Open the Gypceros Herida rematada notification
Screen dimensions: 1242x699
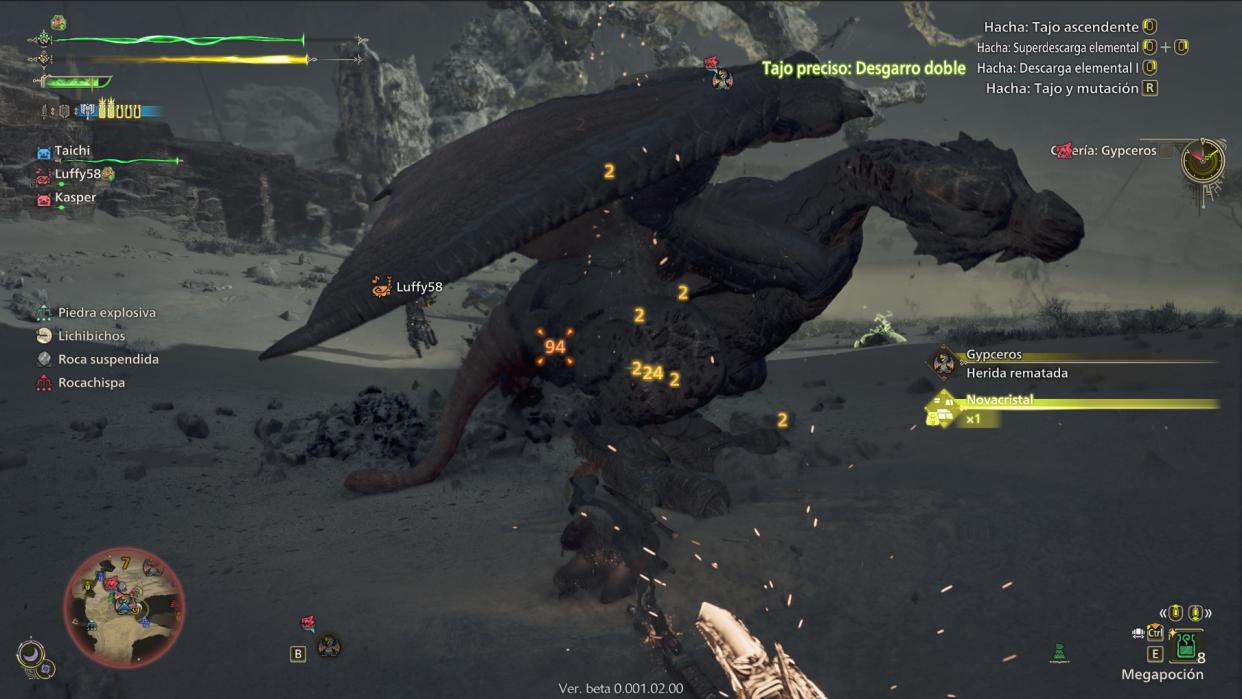coord(1016,364)
